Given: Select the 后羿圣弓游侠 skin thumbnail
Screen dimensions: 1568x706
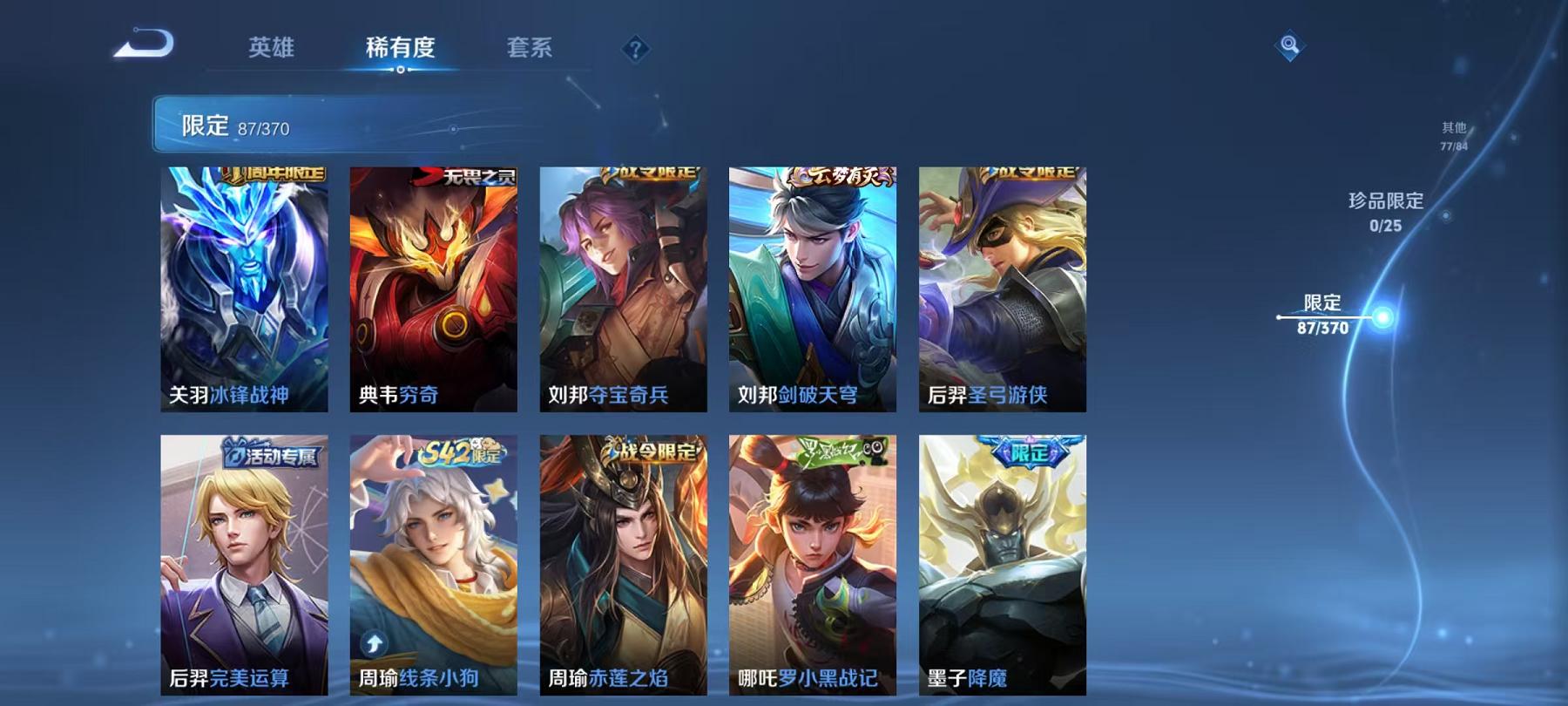Looking at the screenshot, I should coord(1000,288).
